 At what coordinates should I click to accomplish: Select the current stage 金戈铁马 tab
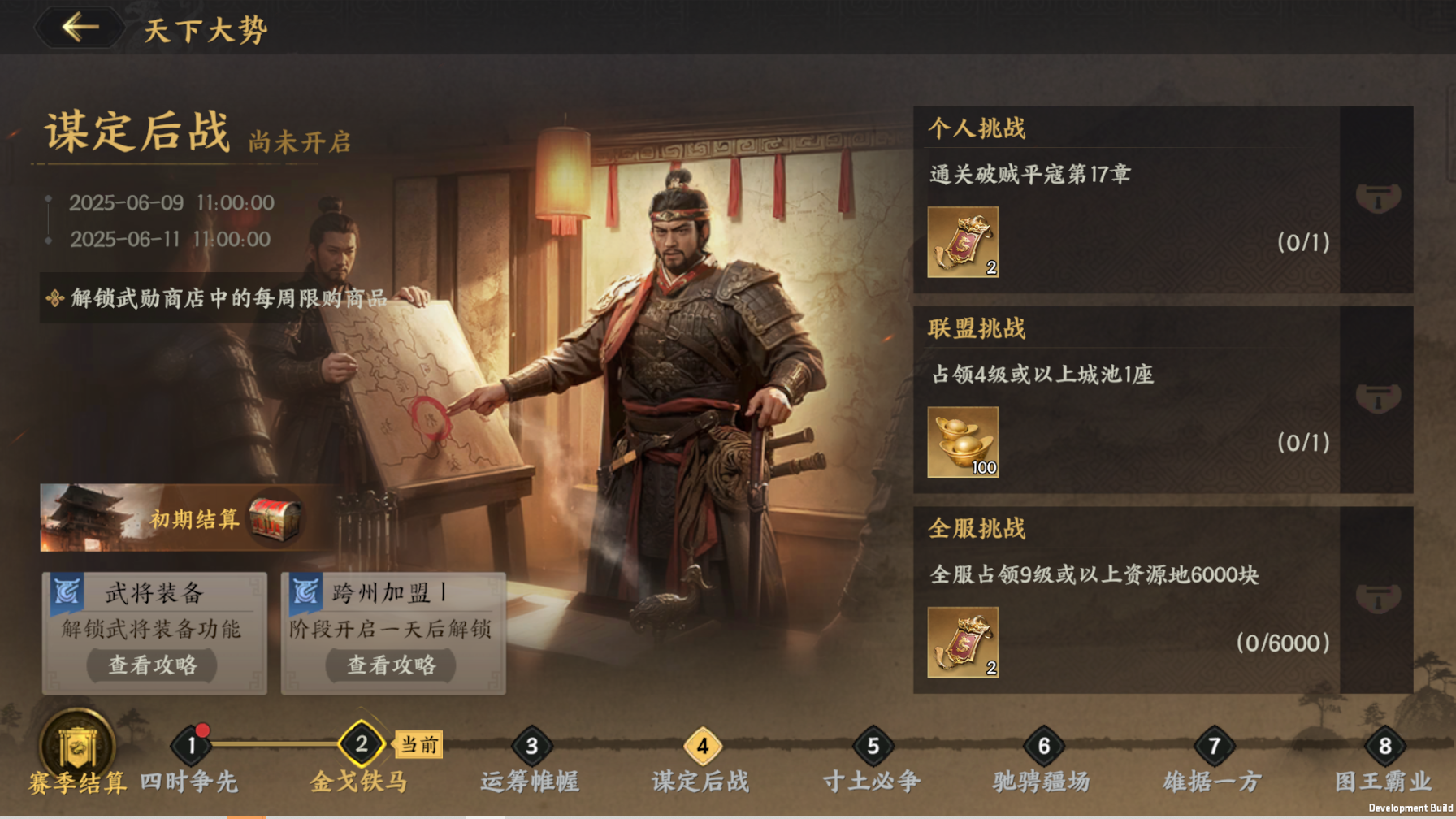(361, 743)
